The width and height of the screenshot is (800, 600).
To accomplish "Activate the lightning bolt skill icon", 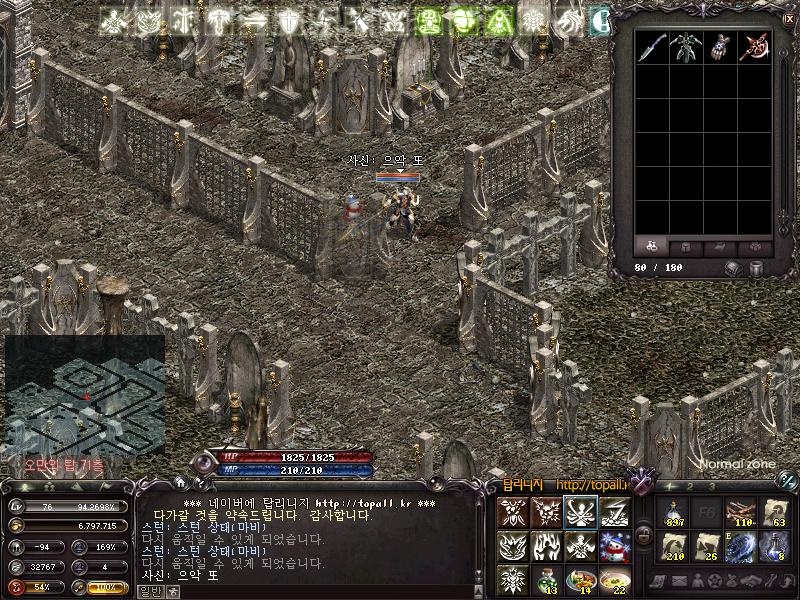I will pos(614,512).
